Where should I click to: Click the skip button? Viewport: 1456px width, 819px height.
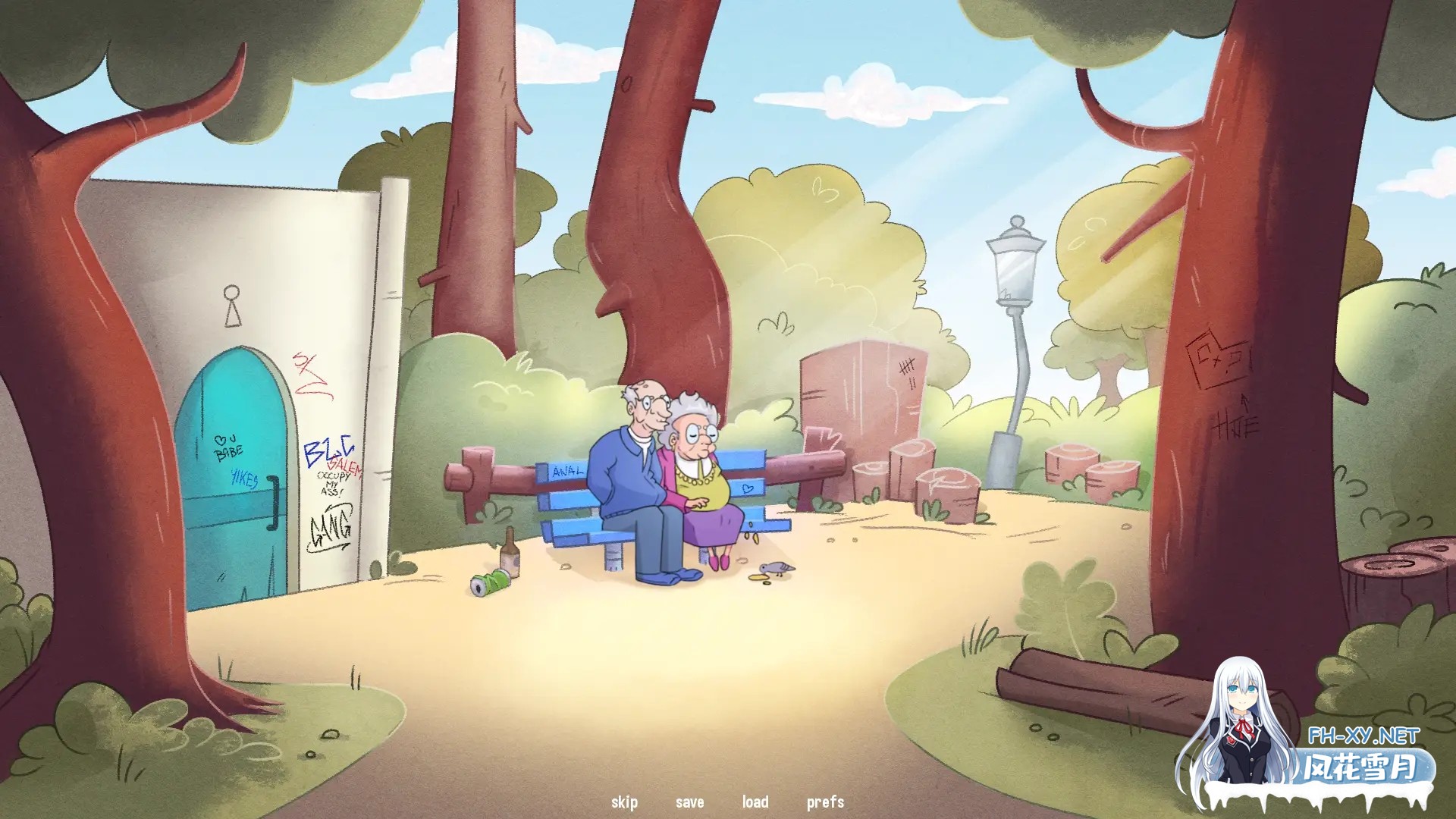coord(624,802)
